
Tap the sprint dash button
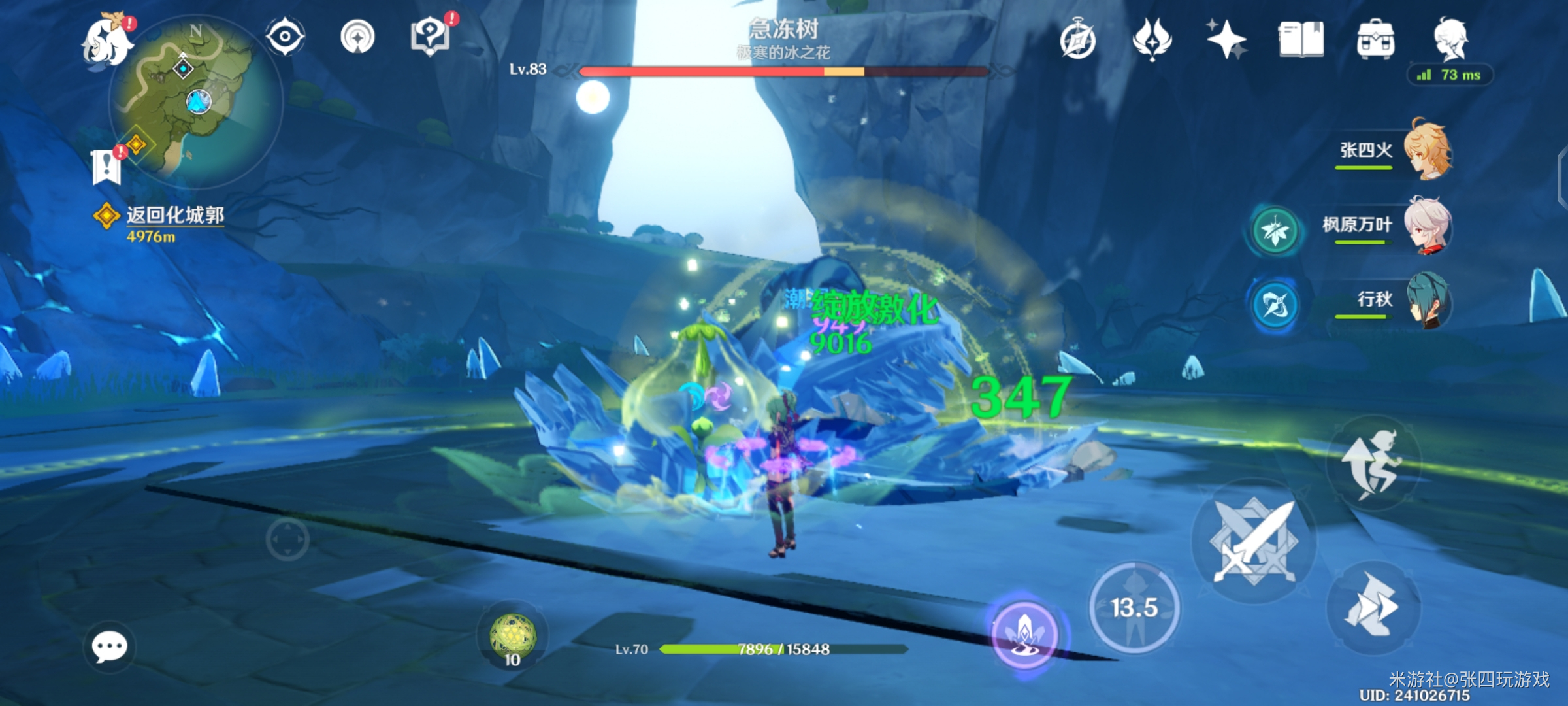pyautogui.click(x=1373, y=608)
